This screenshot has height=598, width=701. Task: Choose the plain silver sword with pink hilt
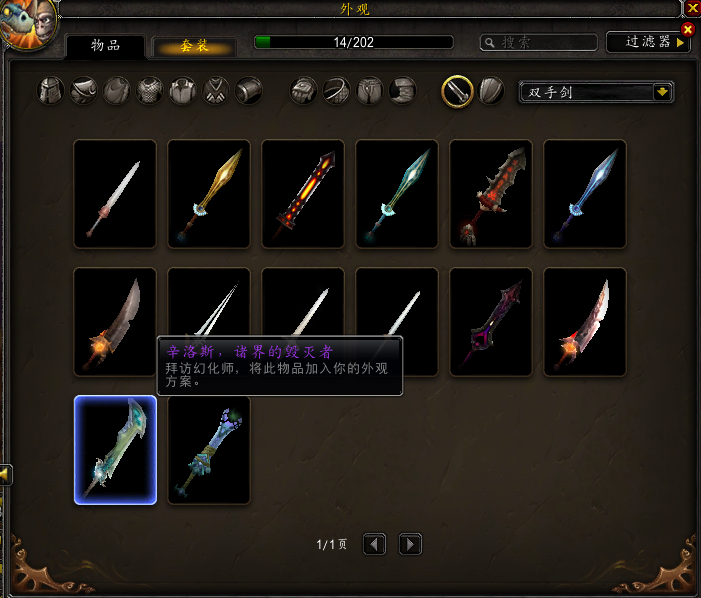tap(115, 194)
